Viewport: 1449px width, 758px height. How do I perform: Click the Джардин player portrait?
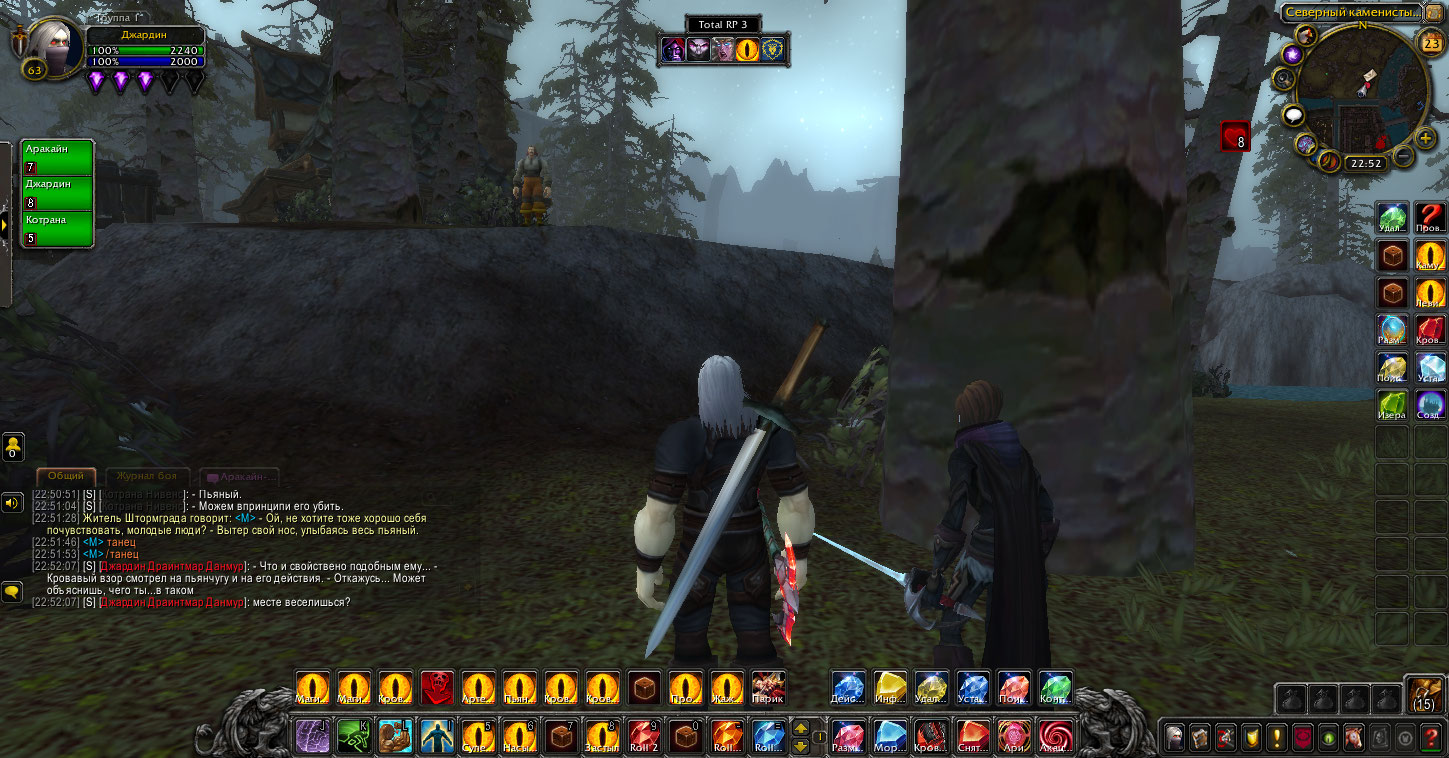pos(52,44)
